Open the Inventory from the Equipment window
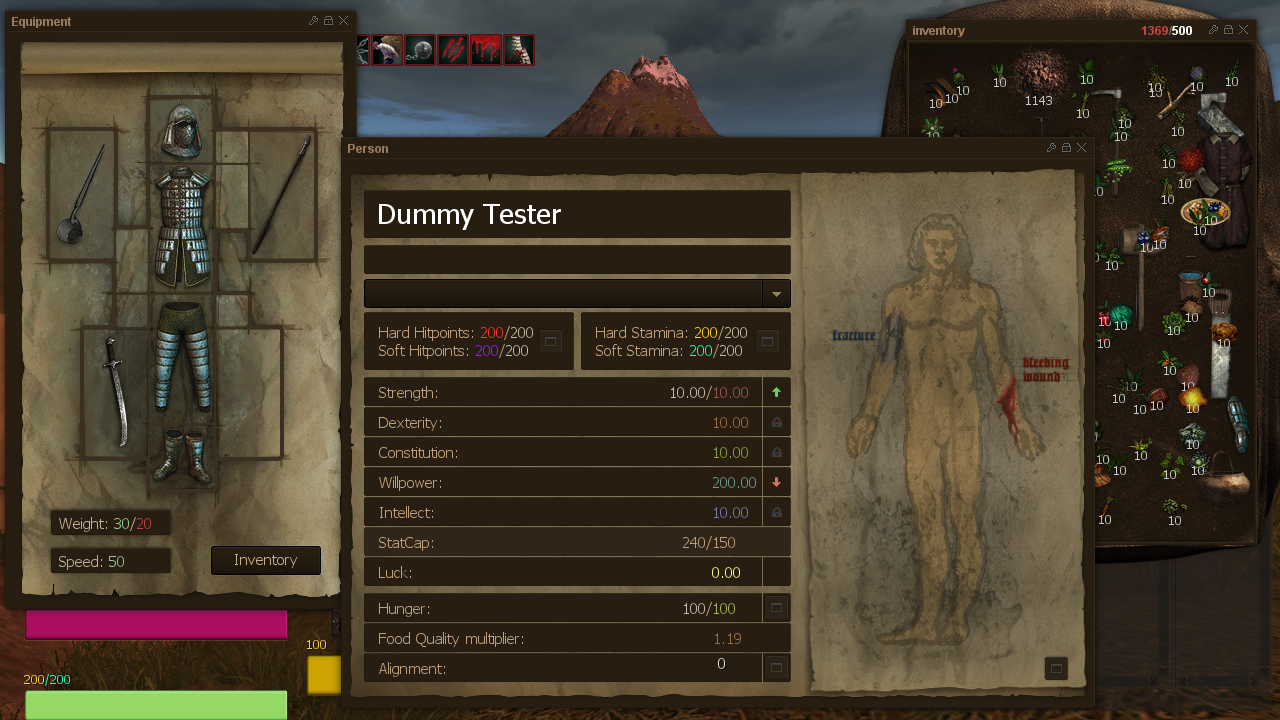 pyautogui.click(x=265, y=560)
